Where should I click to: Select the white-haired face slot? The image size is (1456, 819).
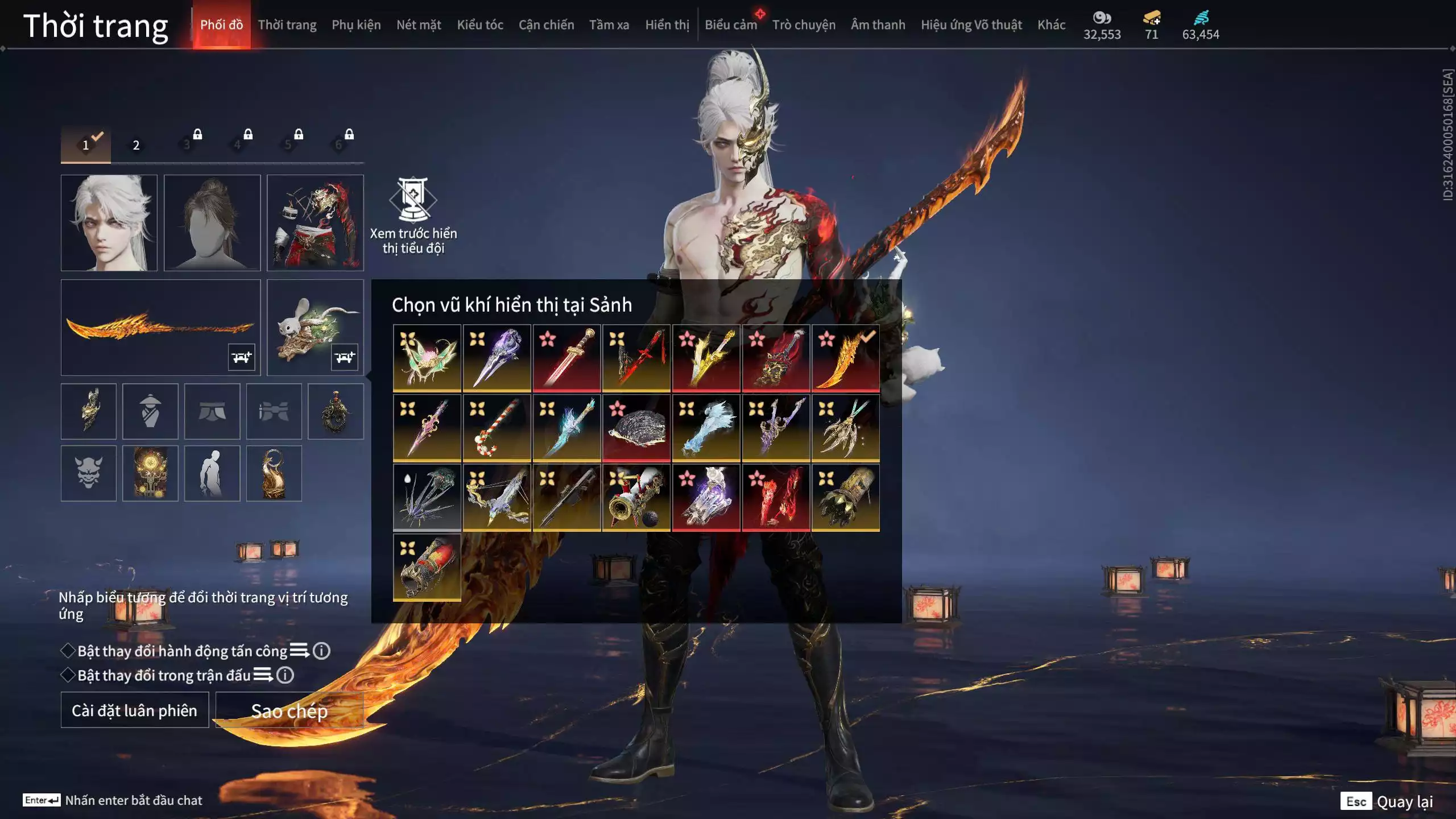[109, 222]
